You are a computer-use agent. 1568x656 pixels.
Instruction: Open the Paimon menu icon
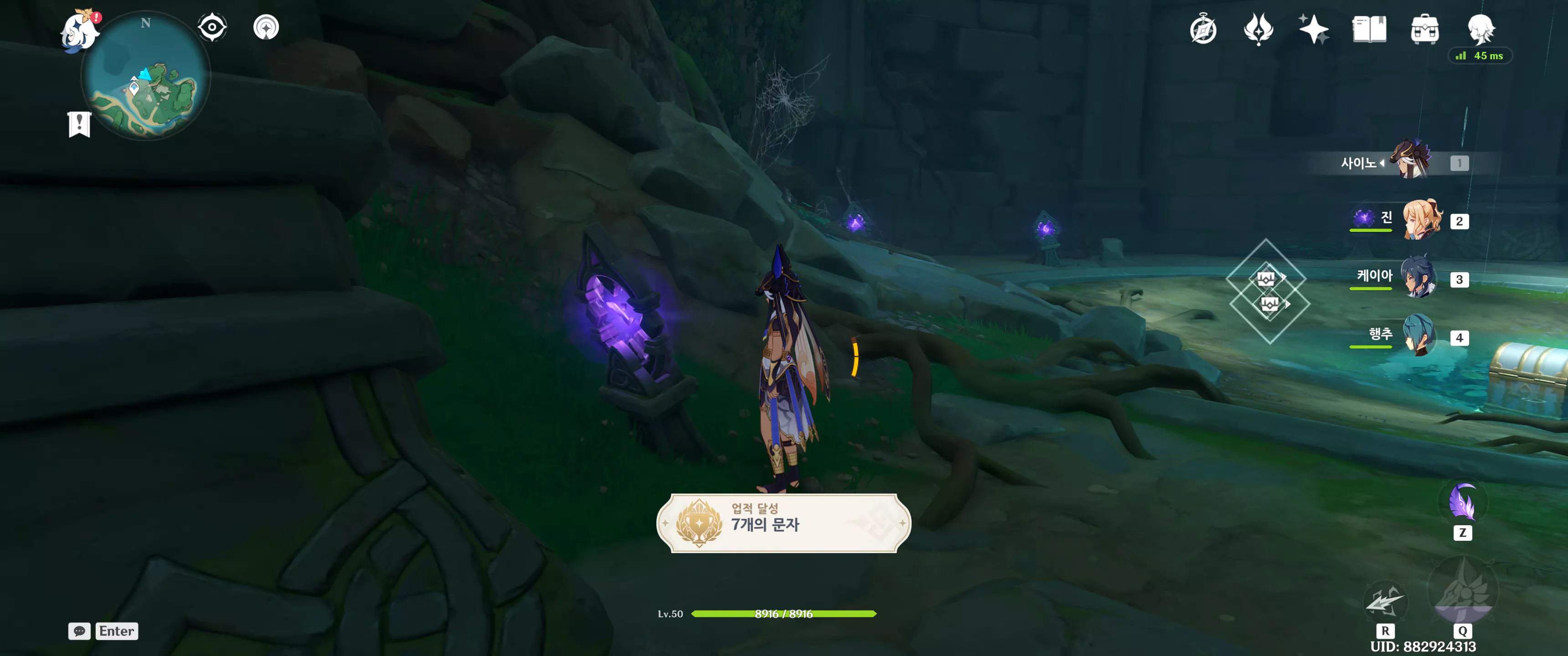point(80,31)
